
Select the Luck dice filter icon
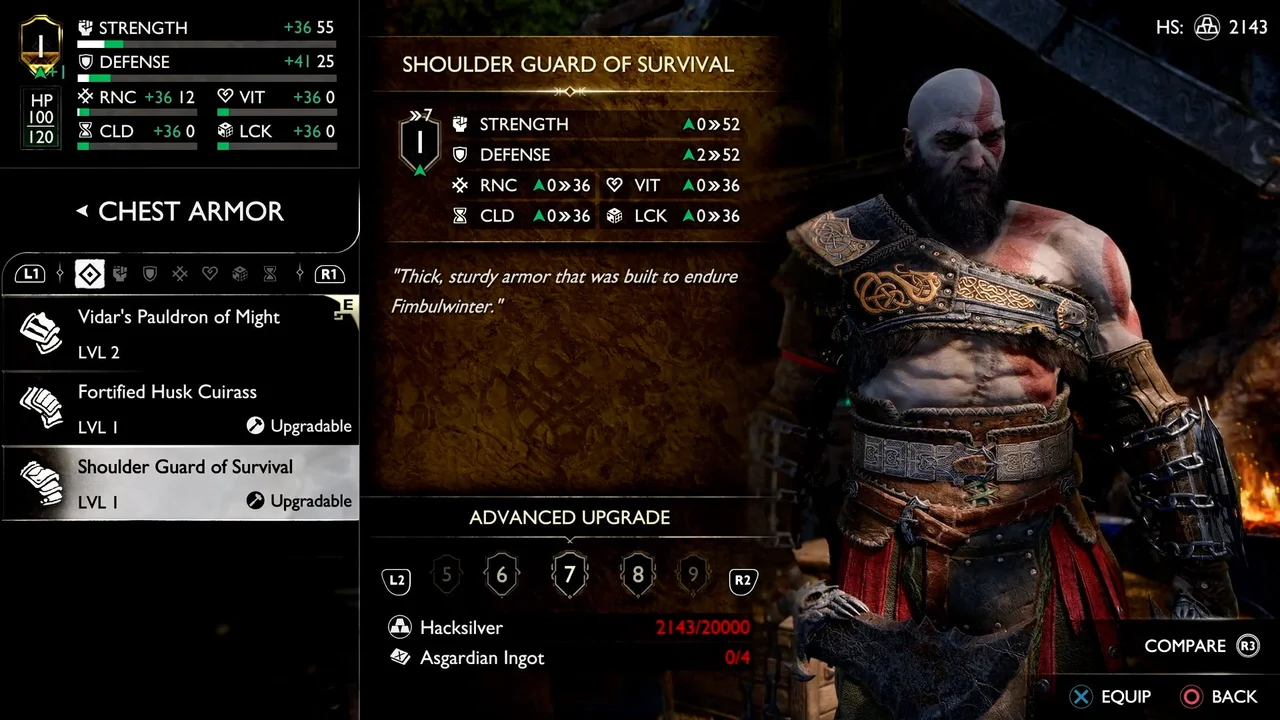click(240, 274)
